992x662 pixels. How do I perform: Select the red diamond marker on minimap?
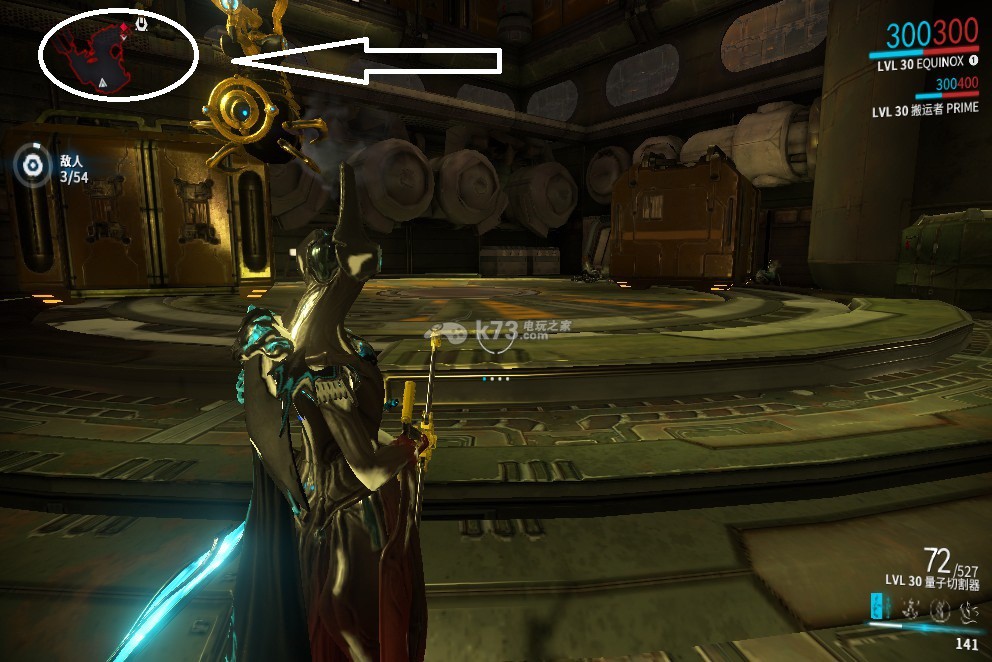click(x=125, y=26)
